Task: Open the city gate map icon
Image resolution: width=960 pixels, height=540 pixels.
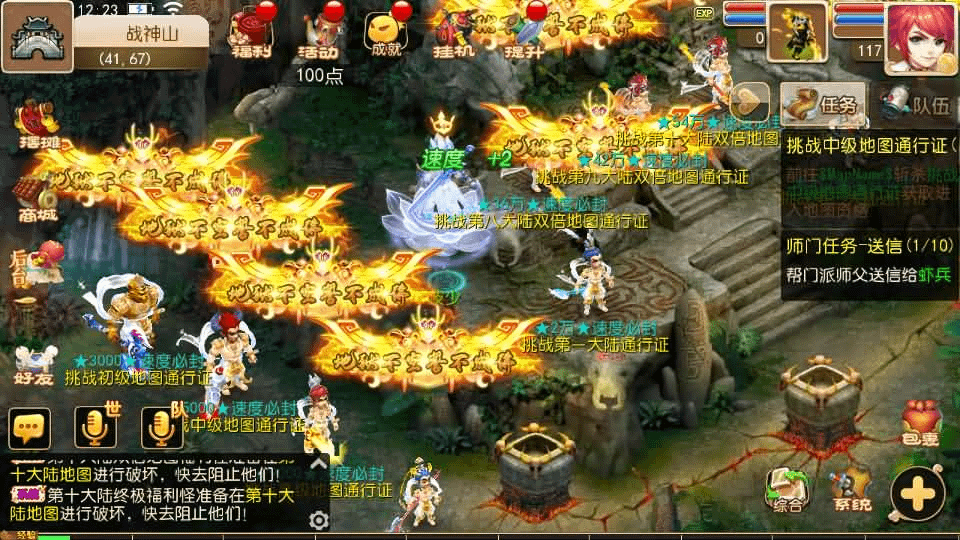Action: (x=36, y=36)
